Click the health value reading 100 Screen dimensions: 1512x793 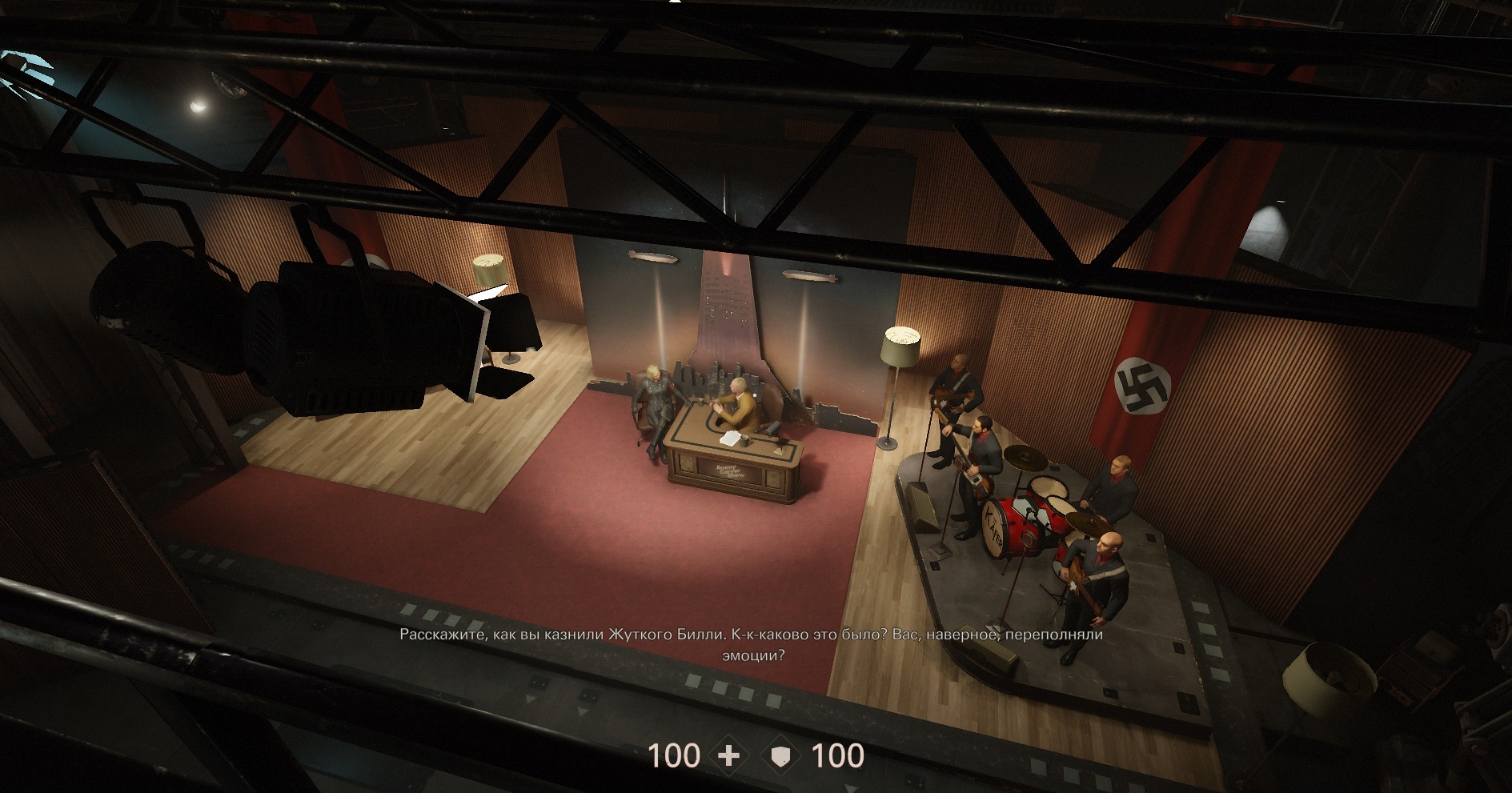[x=675, y=753]
